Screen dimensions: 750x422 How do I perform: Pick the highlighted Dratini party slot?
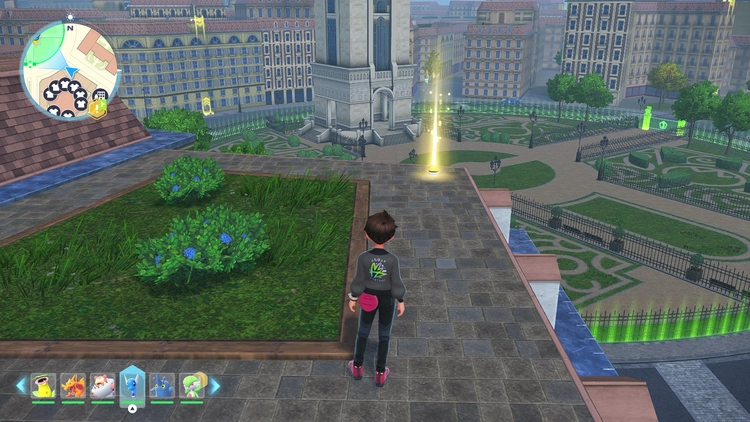coord(132,384)
